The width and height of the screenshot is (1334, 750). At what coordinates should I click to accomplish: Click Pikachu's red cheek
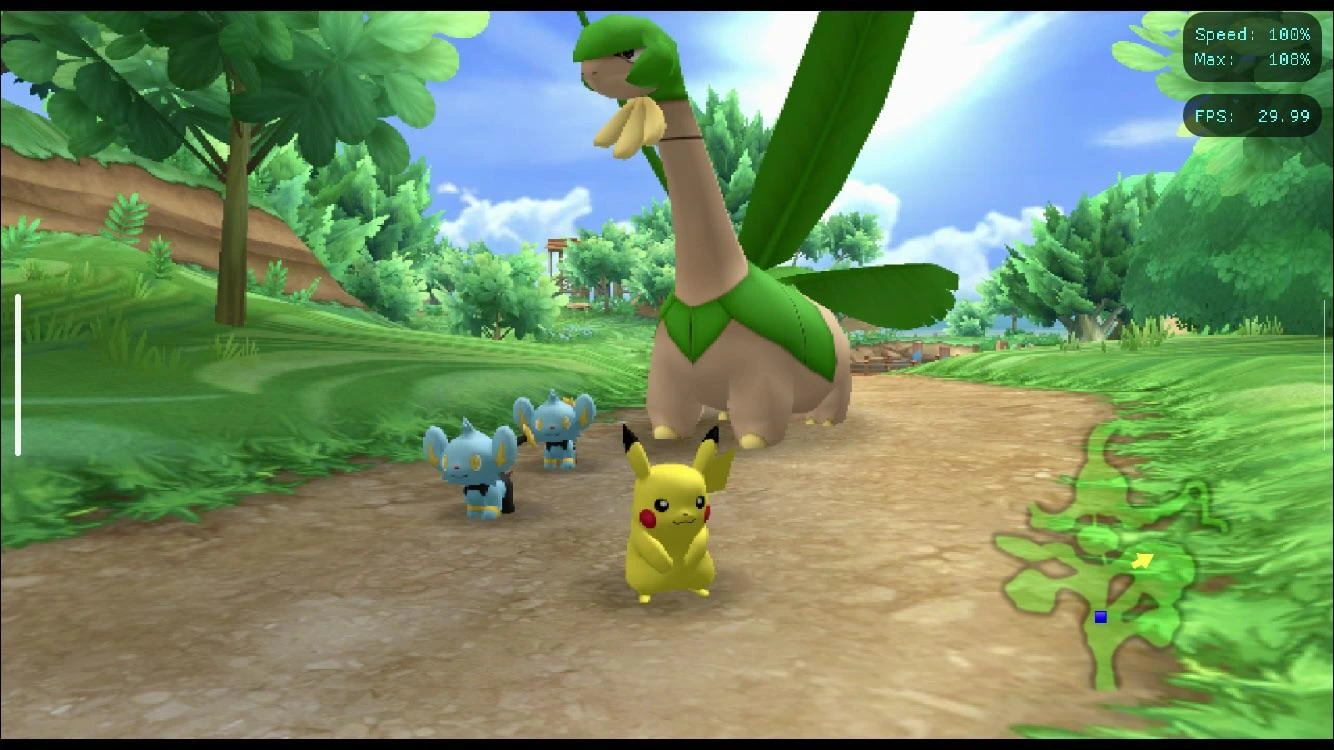point(651,517)
